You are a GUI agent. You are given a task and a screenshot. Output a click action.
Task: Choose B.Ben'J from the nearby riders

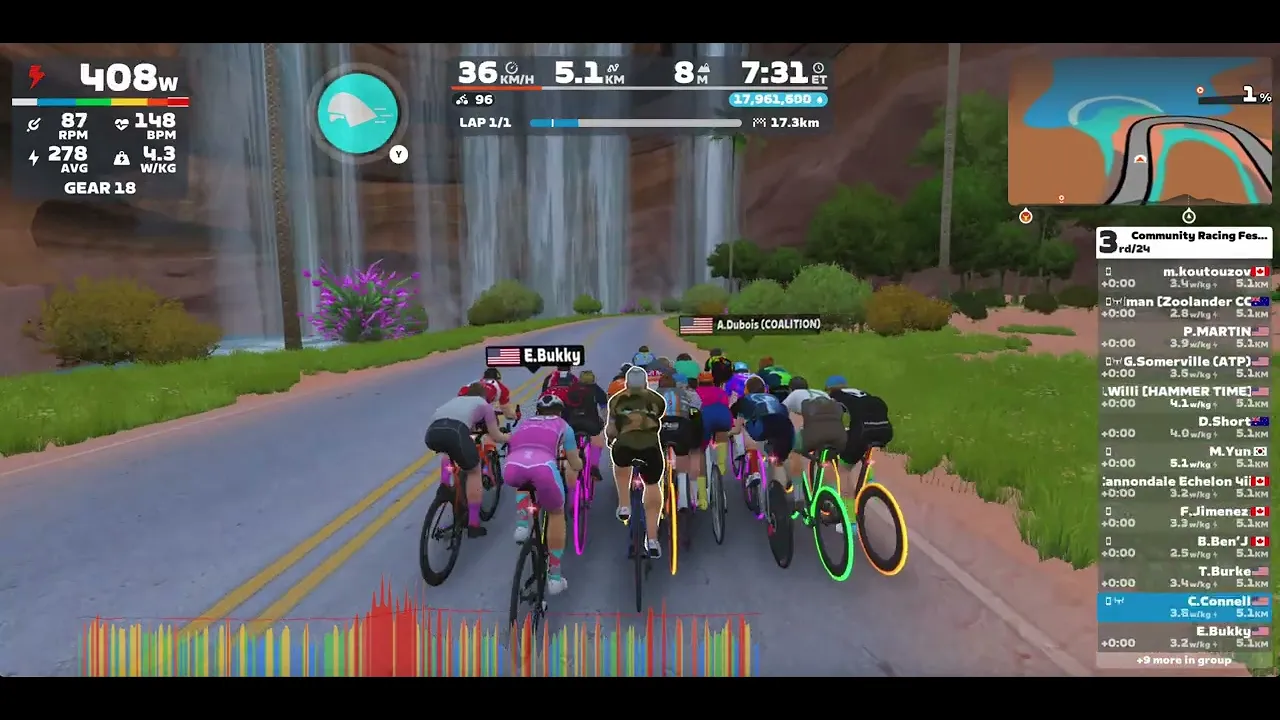tap(1184, 547)
